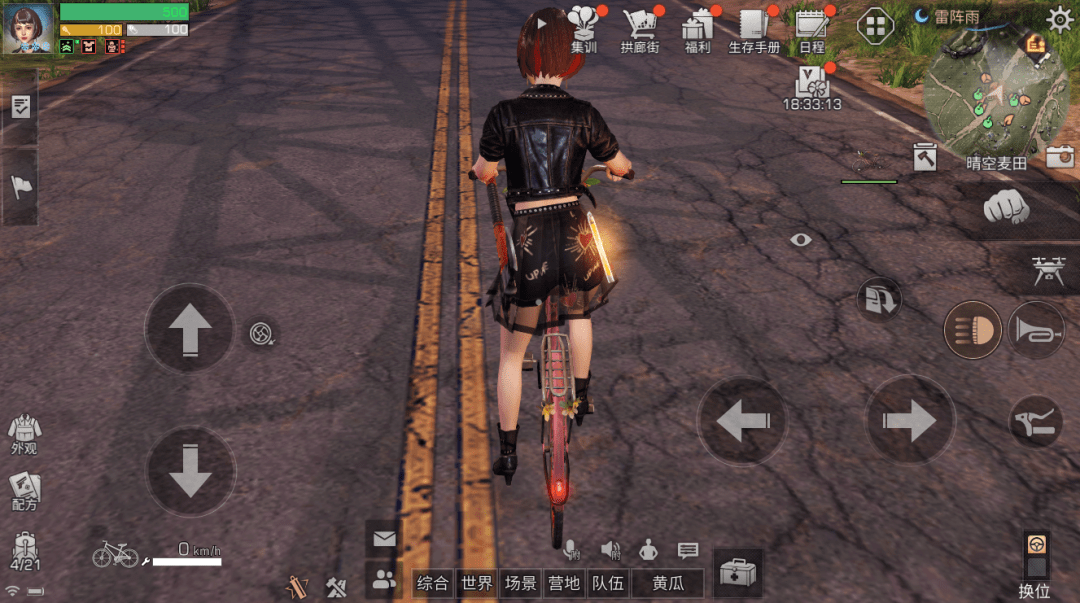Image resolution: width=1080 pixels, height=603 pixels.
Task: Steer left with the left arrow
Action: pyautogui.click(x=742, y=421)
